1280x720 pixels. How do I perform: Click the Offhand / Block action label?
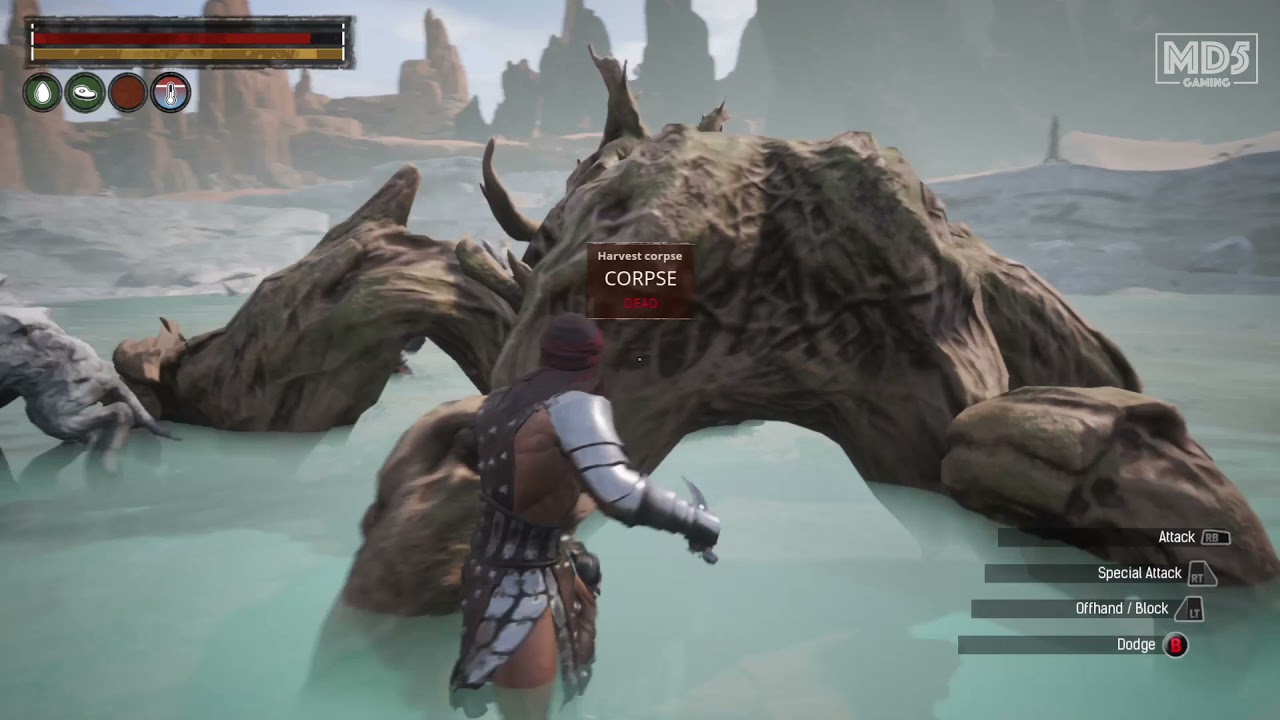point(1123,608)
